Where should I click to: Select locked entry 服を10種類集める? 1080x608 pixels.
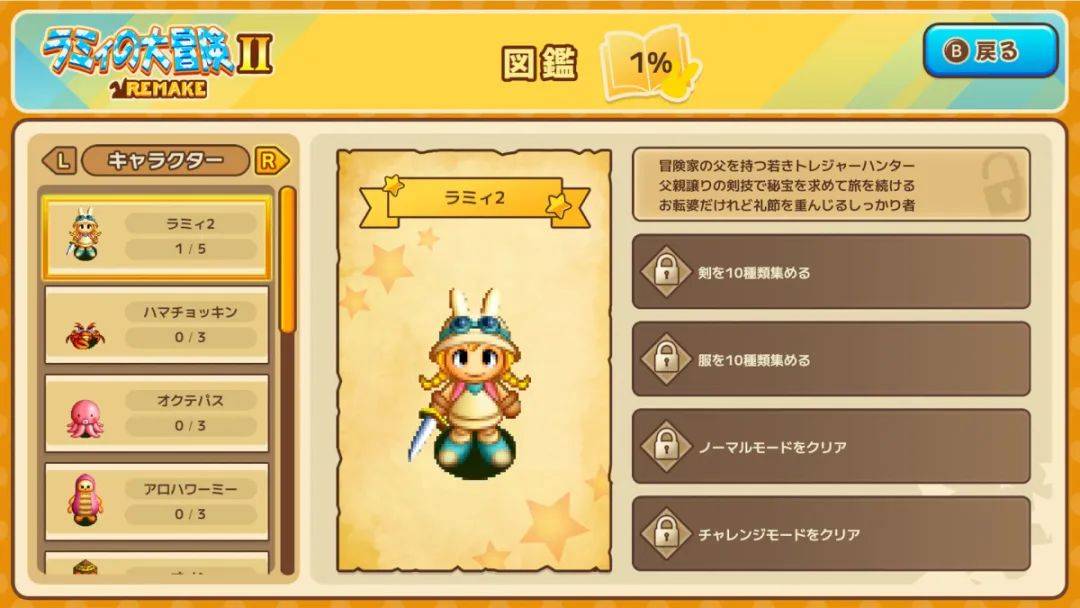click(830, 359)
